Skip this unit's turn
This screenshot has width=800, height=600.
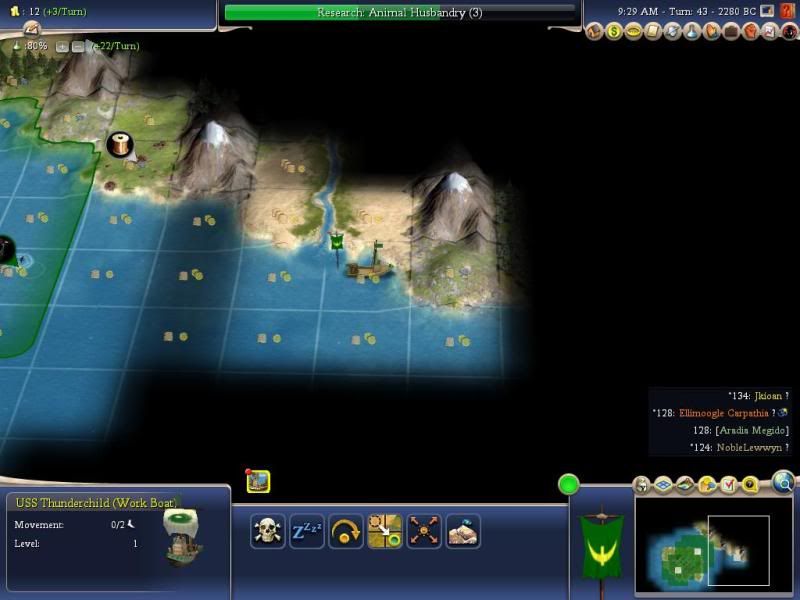pos(345,530)
